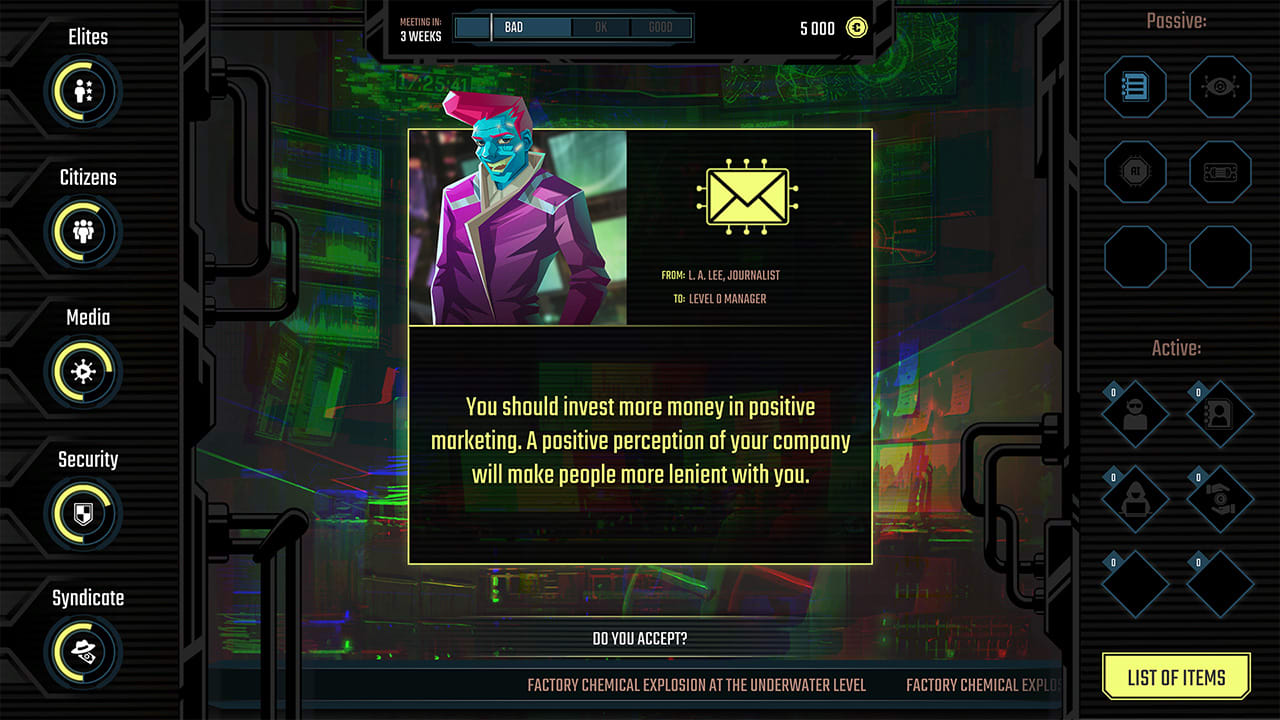This screenshot has width=1280, height=720.
Task: Select the notebook passive ability icon
Action: [x=1135, y=87]
